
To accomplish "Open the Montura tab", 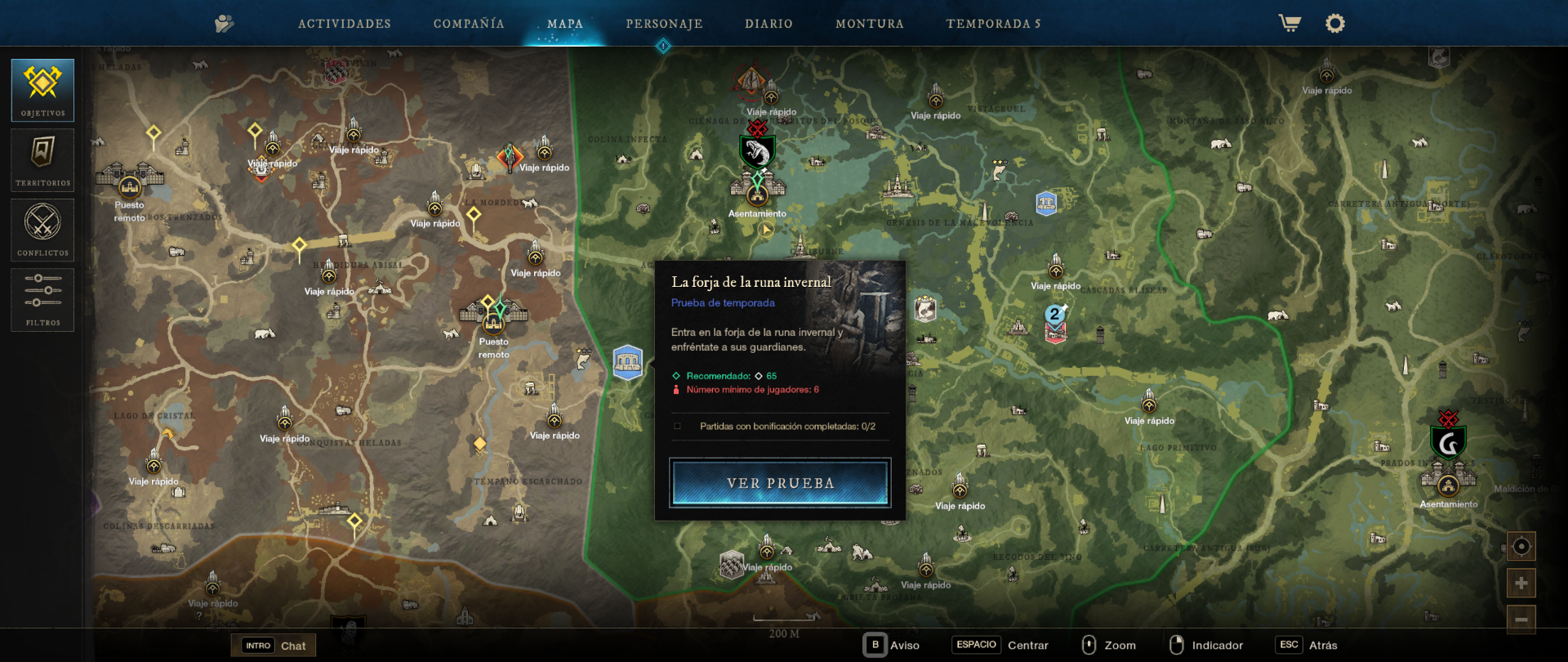I will [x=870, y=24].
